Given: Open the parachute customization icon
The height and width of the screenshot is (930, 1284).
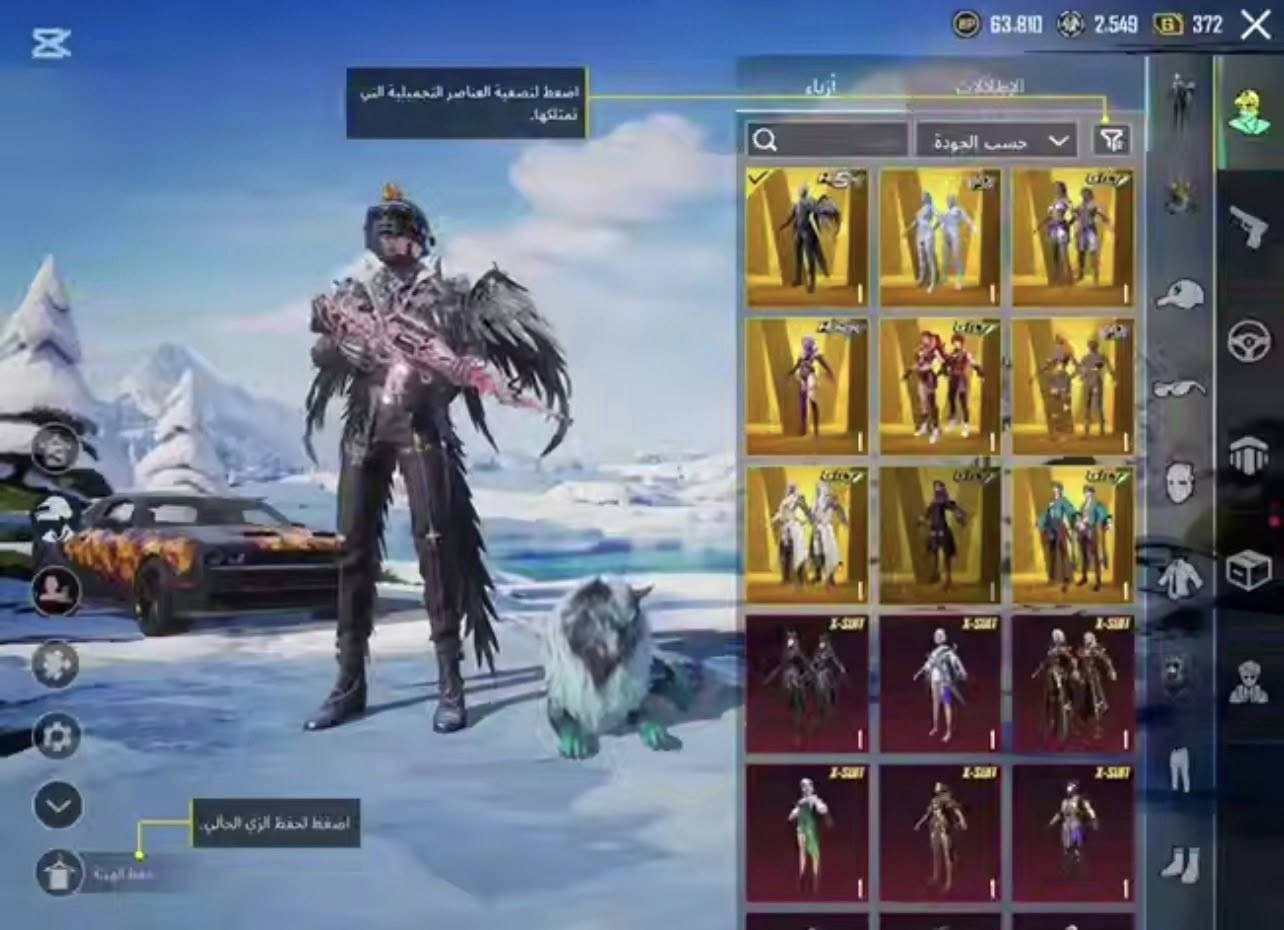Looking at the screenshot, I should click(x=1247, y=450).
